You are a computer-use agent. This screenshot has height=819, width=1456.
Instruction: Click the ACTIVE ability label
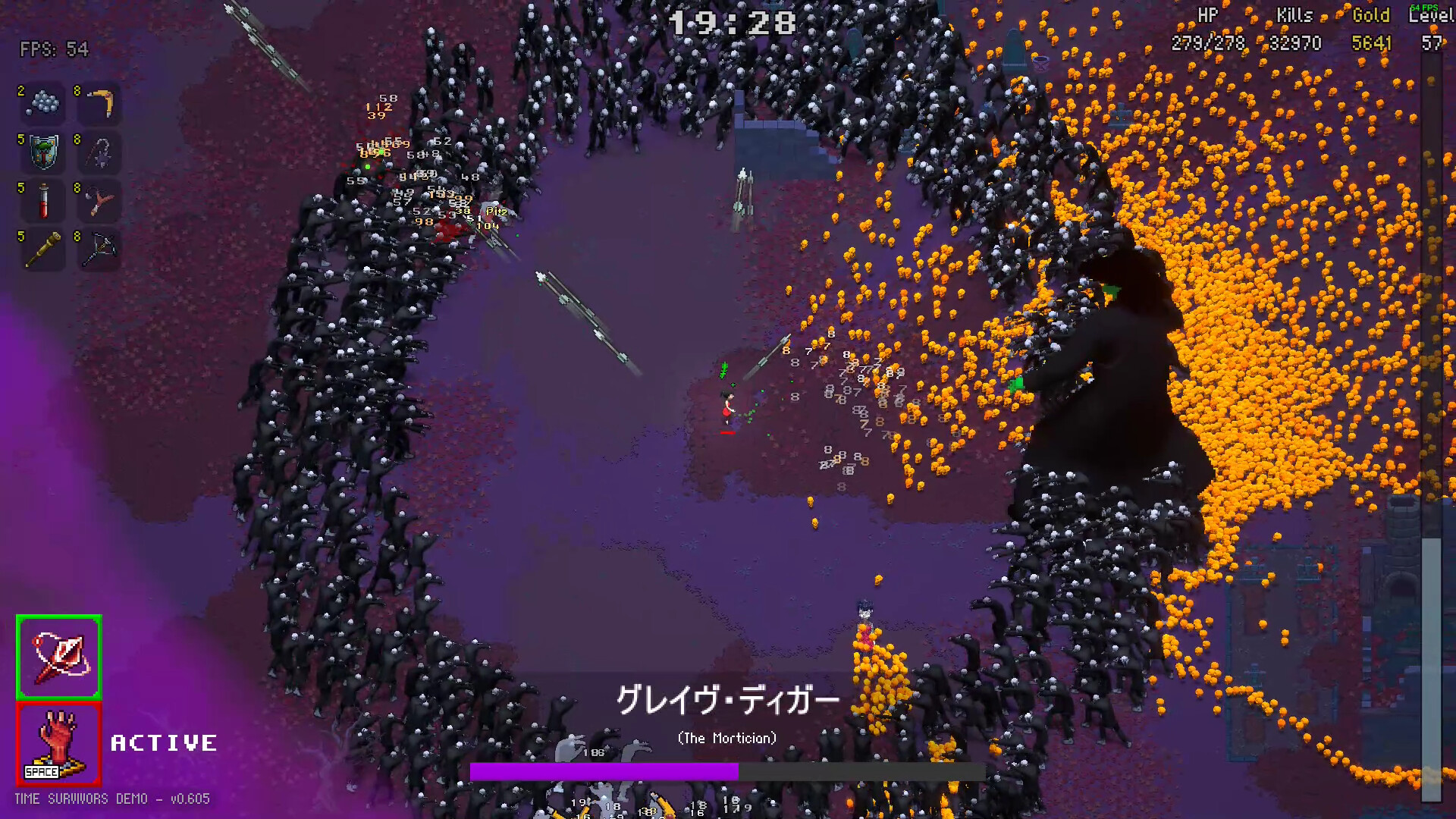[x=164, y=742]
